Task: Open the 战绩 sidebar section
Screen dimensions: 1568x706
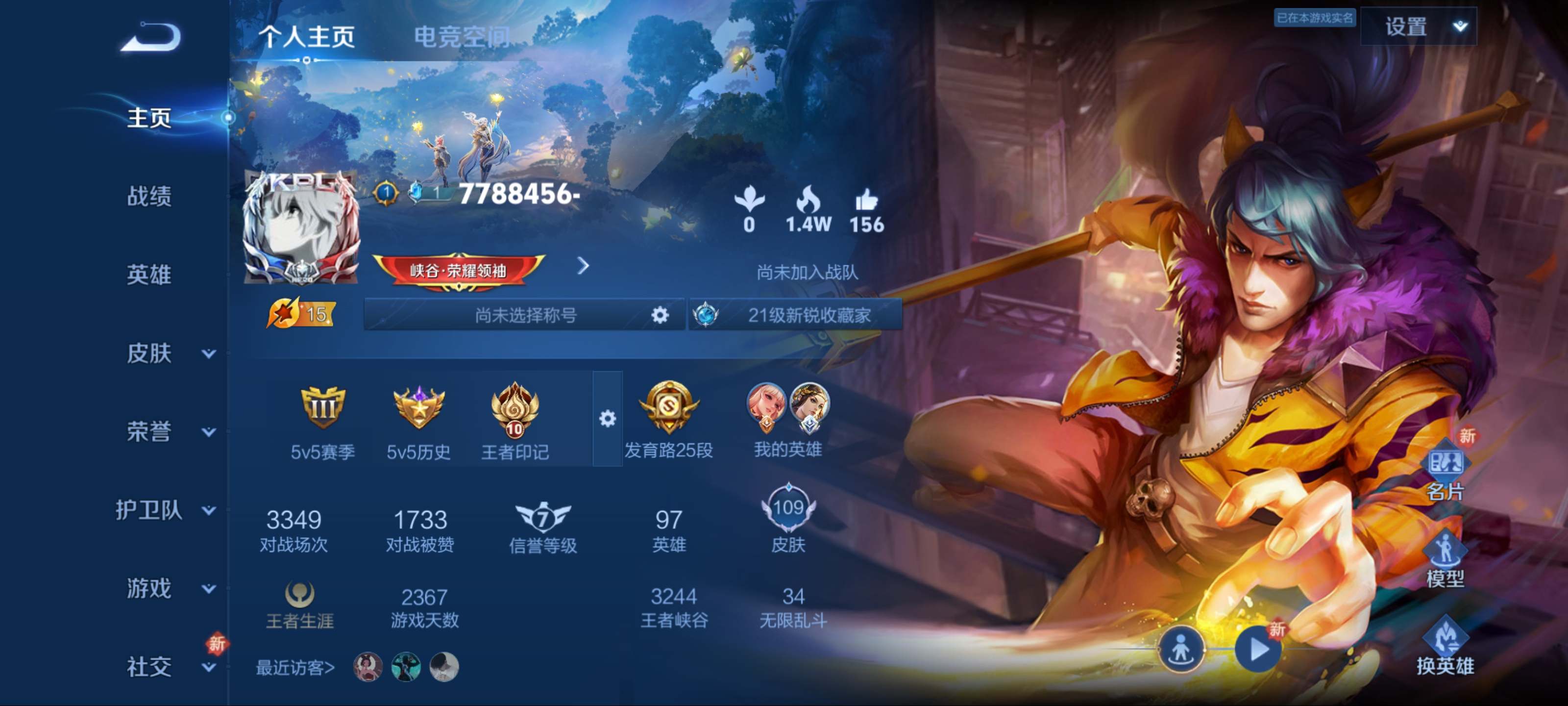Action: pos(149,196)
